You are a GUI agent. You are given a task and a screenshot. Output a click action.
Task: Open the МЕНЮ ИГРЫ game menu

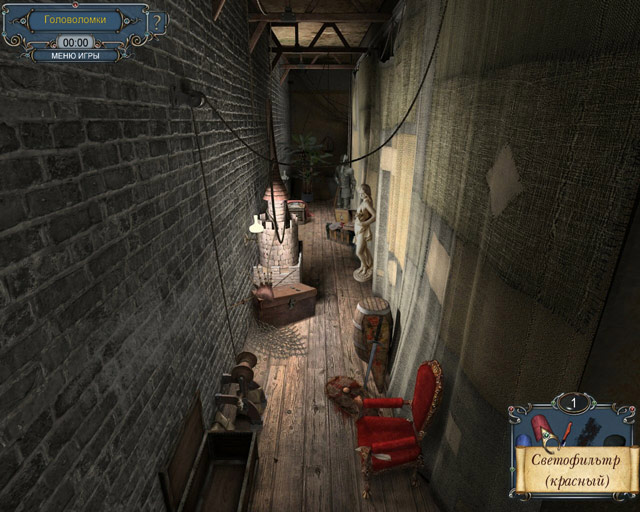(75, 56)
